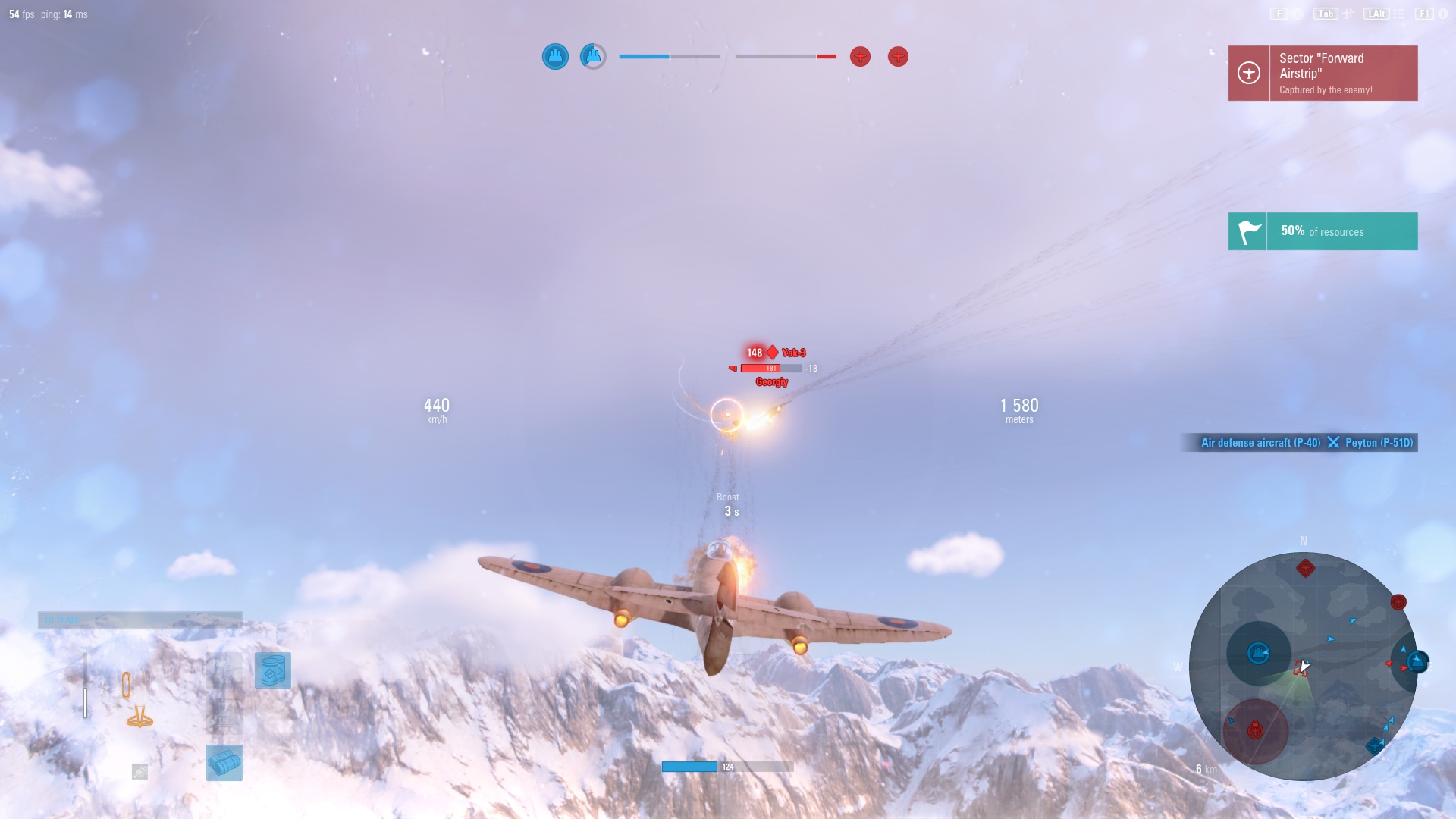Viewport: 1456px width, 819px height.
Task: Click the rightmost red enemy aircraft icon
Action: click(x=899, y=56)
